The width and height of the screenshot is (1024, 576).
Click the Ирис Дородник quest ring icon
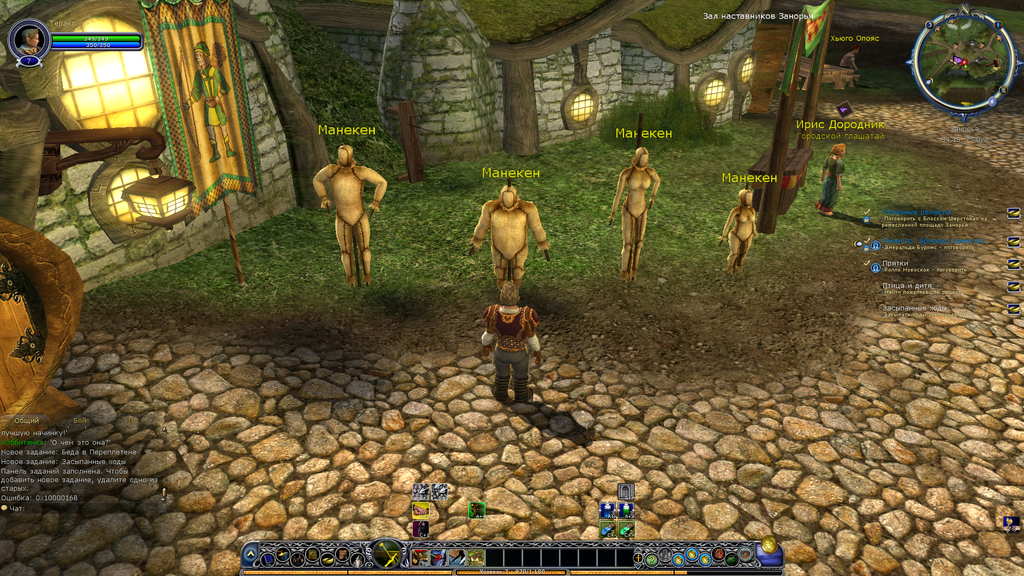coord(843,109)
